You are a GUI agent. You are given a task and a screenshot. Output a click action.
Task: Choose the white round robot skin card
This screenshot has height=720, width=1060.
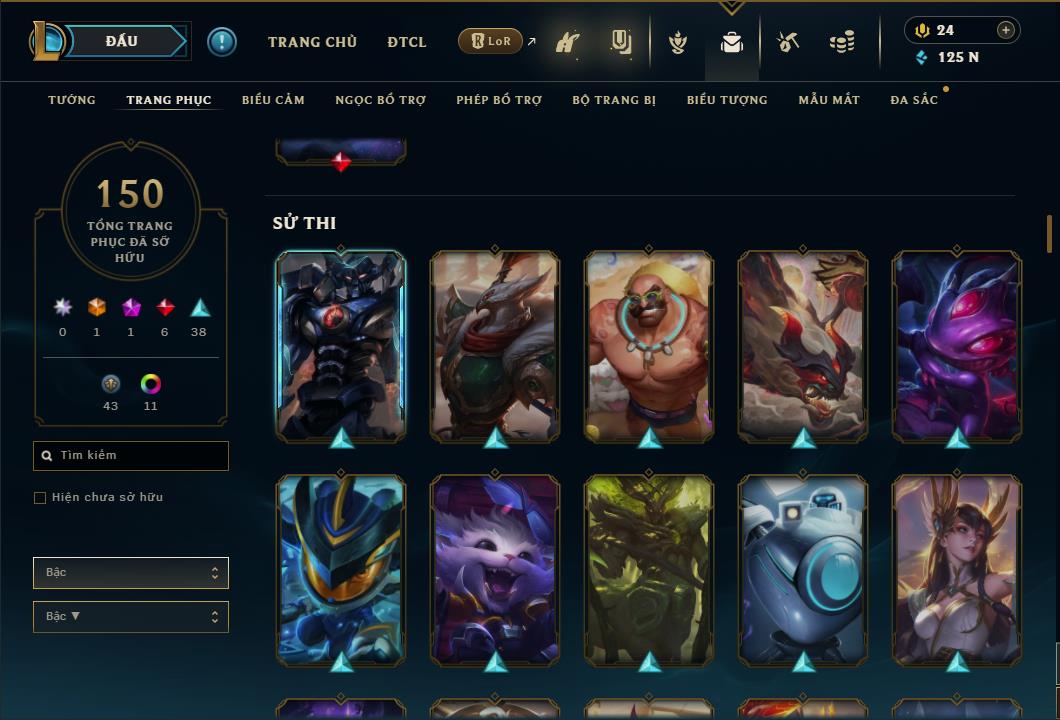[x=803, y=571]
